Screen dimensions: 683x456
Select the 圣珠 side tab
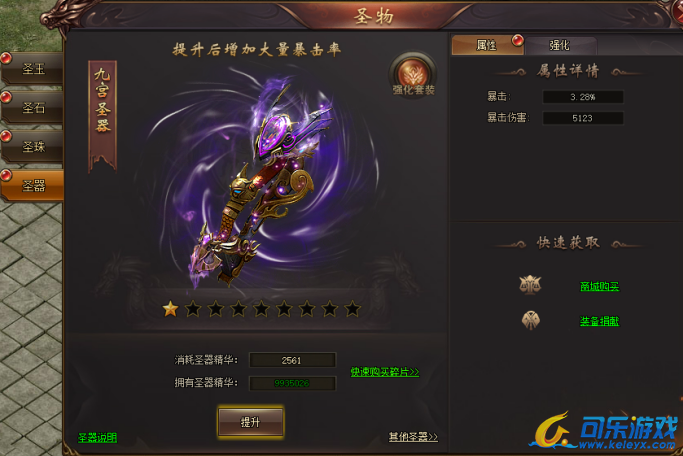click(33, 146)
